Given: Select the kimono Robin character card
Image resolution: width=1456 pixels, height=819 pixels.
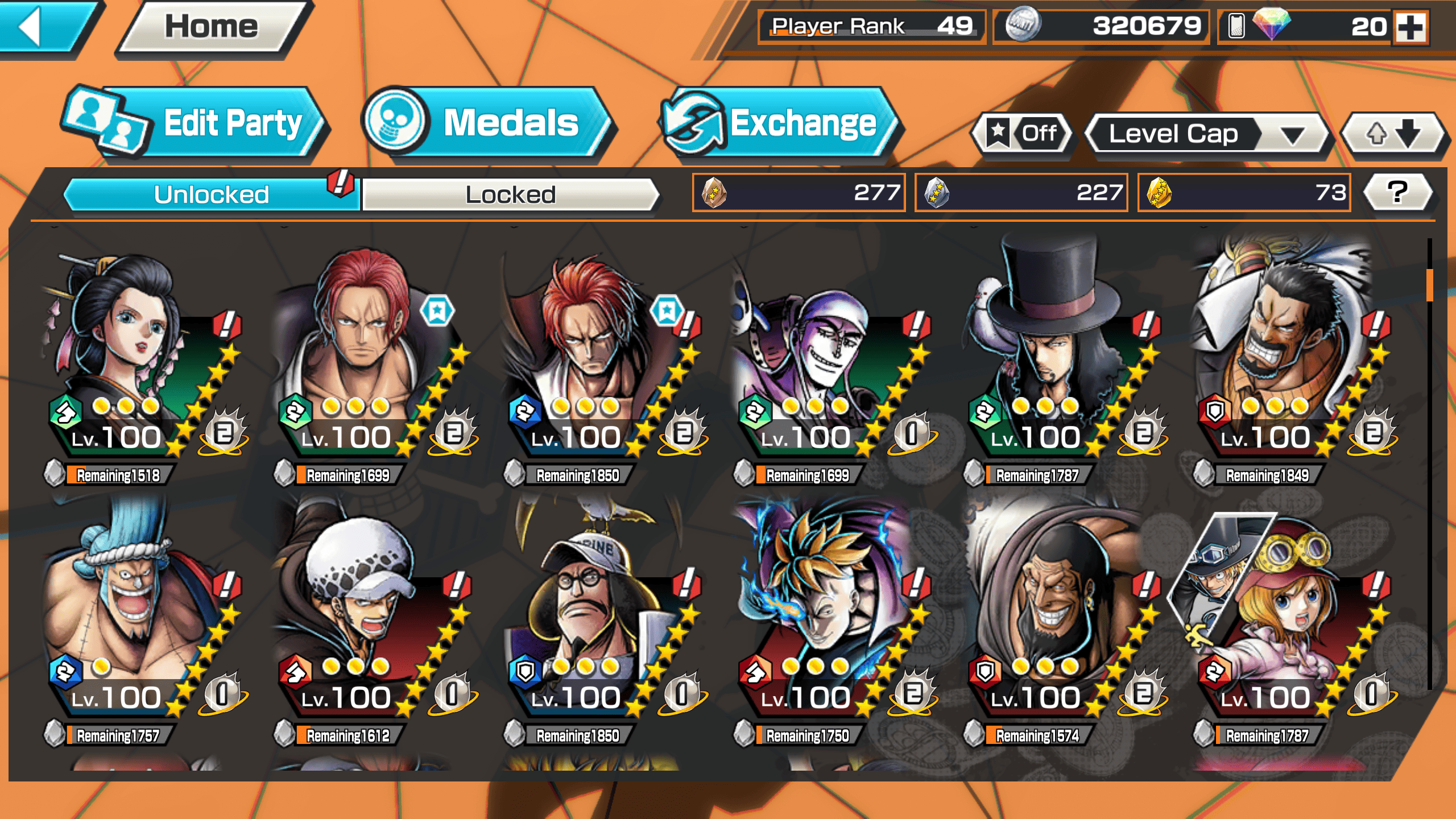Looking at the screenshot, I should point(142,364).
